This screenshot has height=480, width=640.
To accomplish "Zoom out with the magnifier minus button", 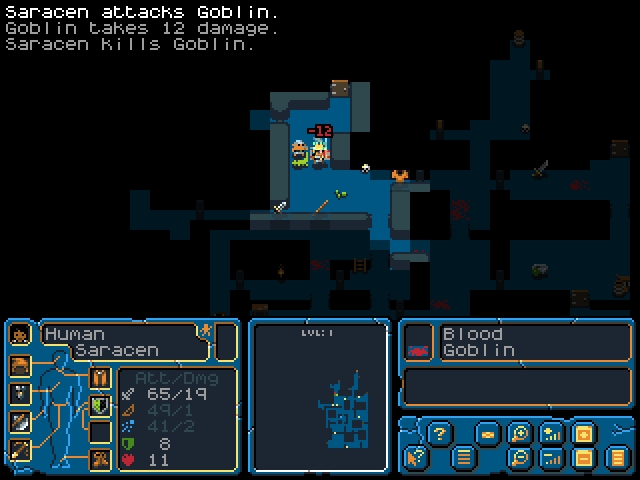I will (519, 458).
